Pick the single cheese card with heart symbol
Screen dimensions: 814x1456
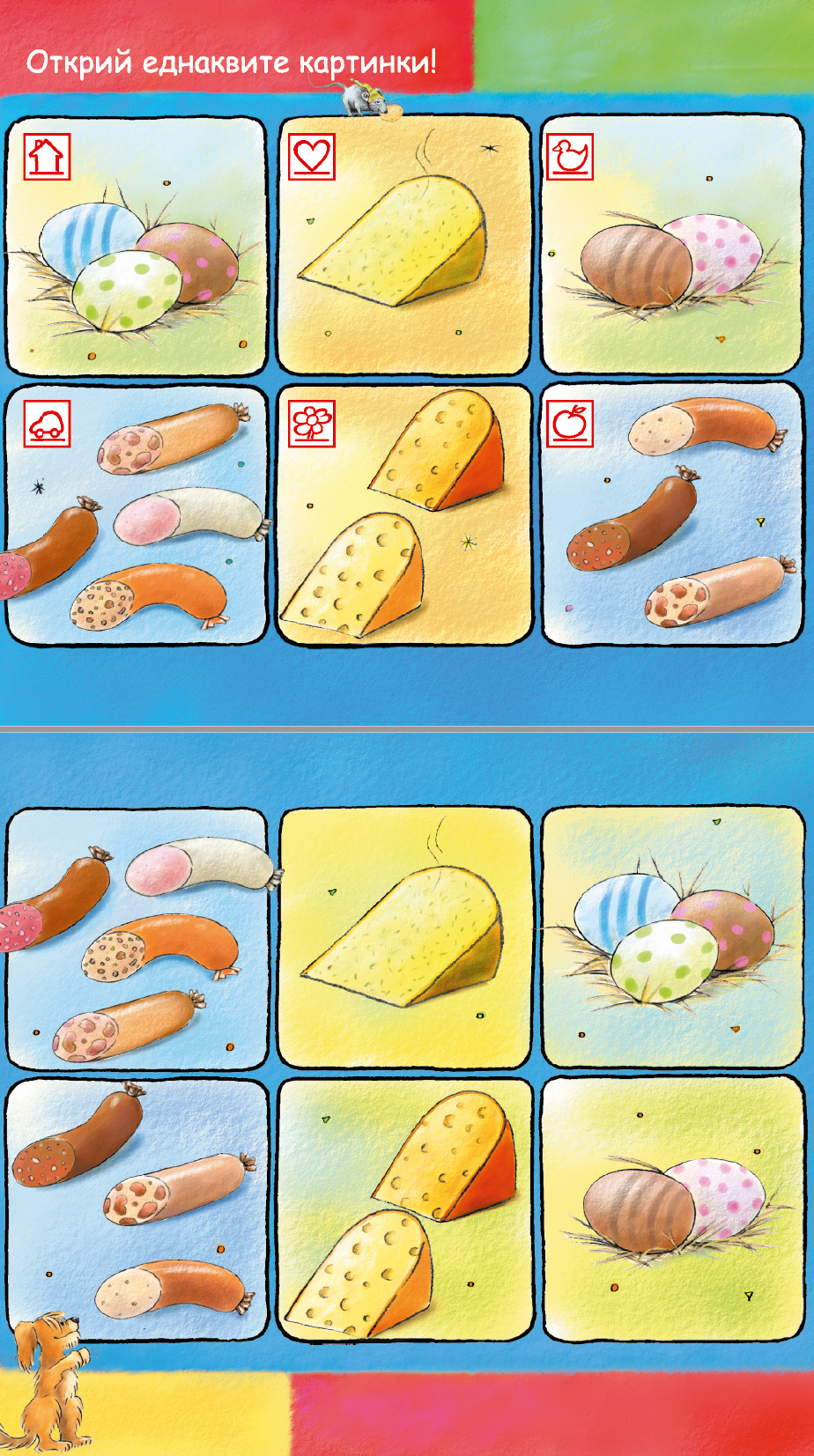coord(404,247)
